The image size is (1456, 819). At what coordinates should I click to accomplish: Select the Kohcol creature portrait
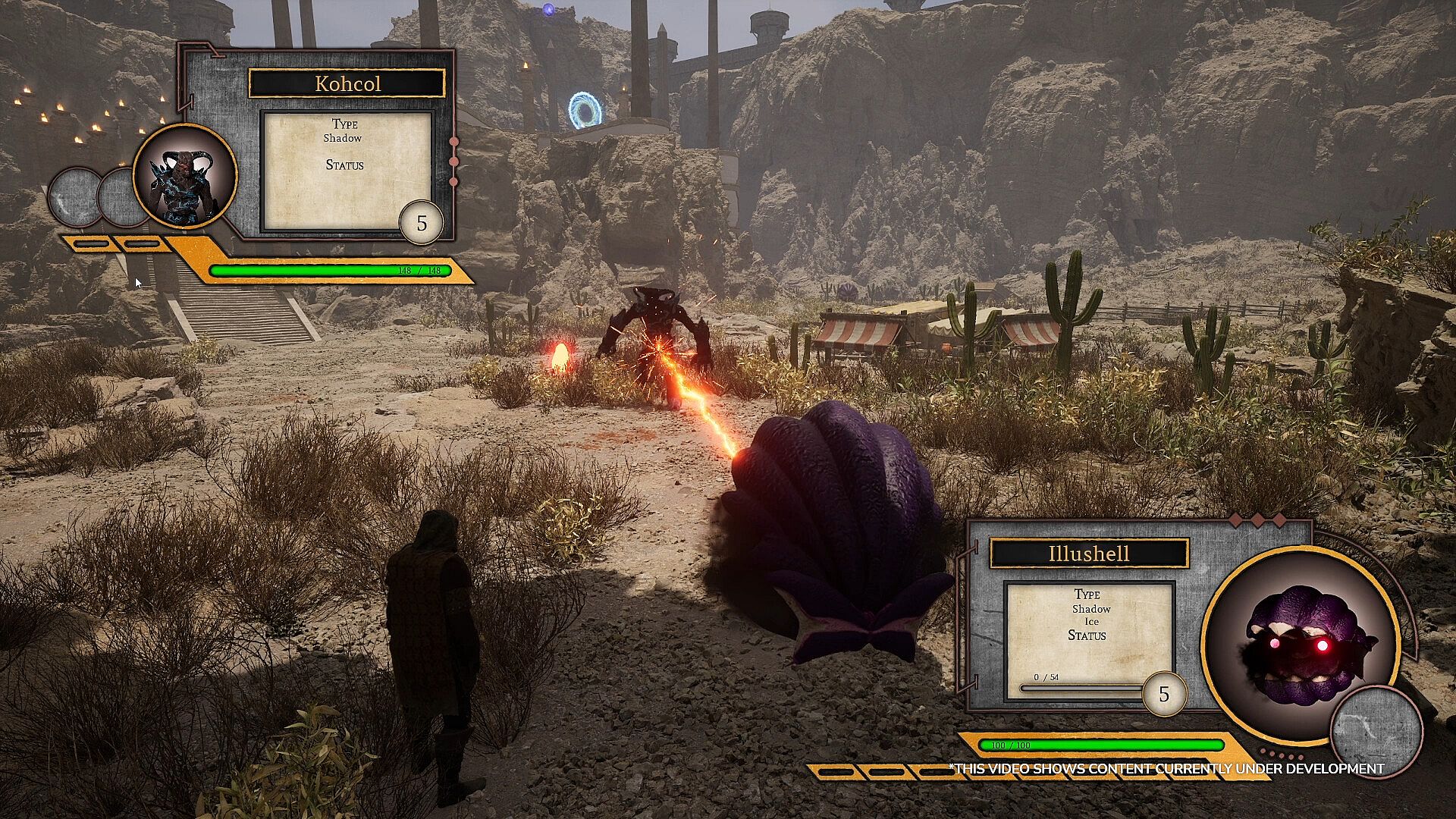[x=185, y=177]
